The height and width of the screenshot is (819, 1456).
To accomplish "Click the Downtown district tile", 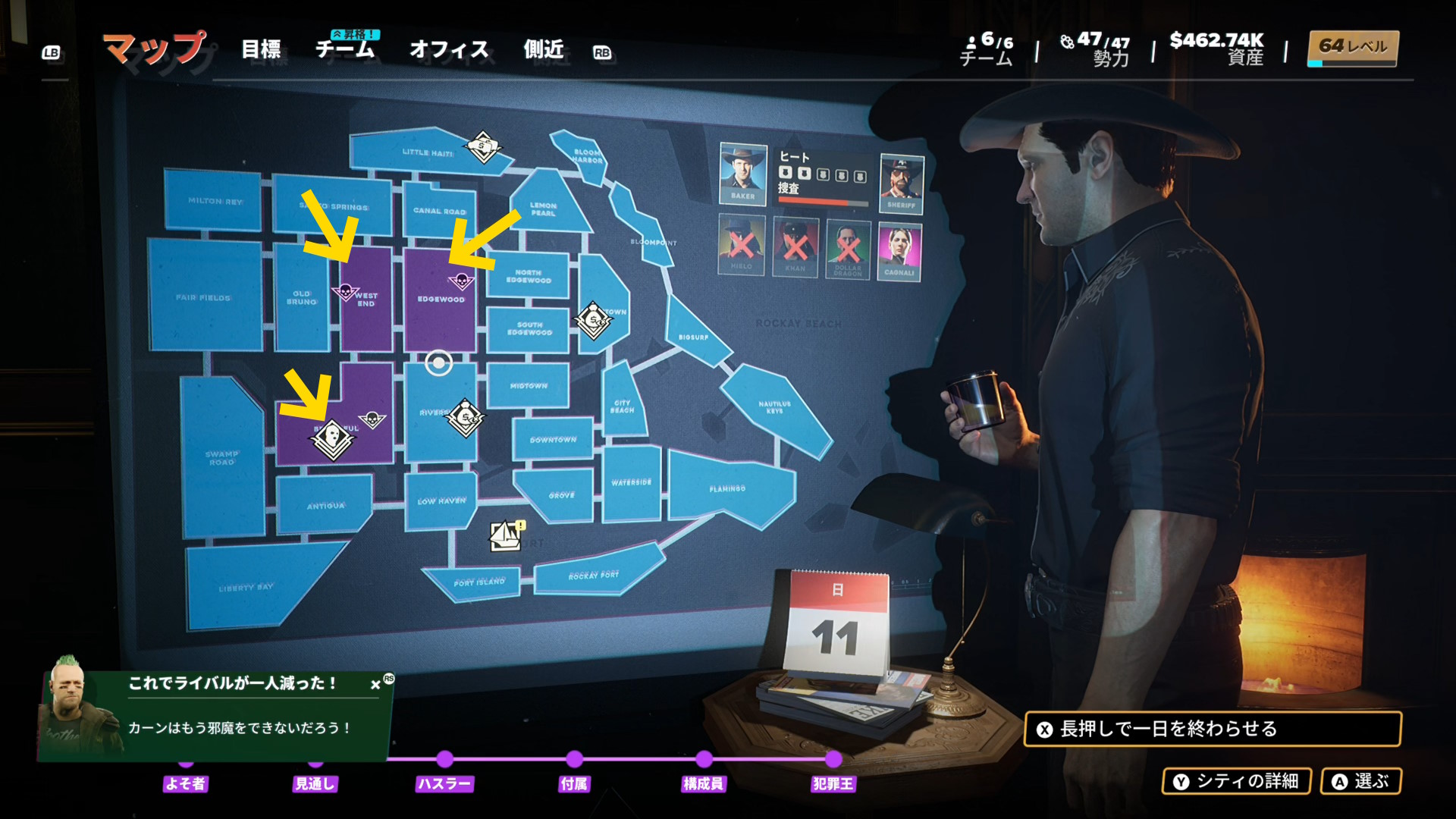I will (x=553, y=440).
